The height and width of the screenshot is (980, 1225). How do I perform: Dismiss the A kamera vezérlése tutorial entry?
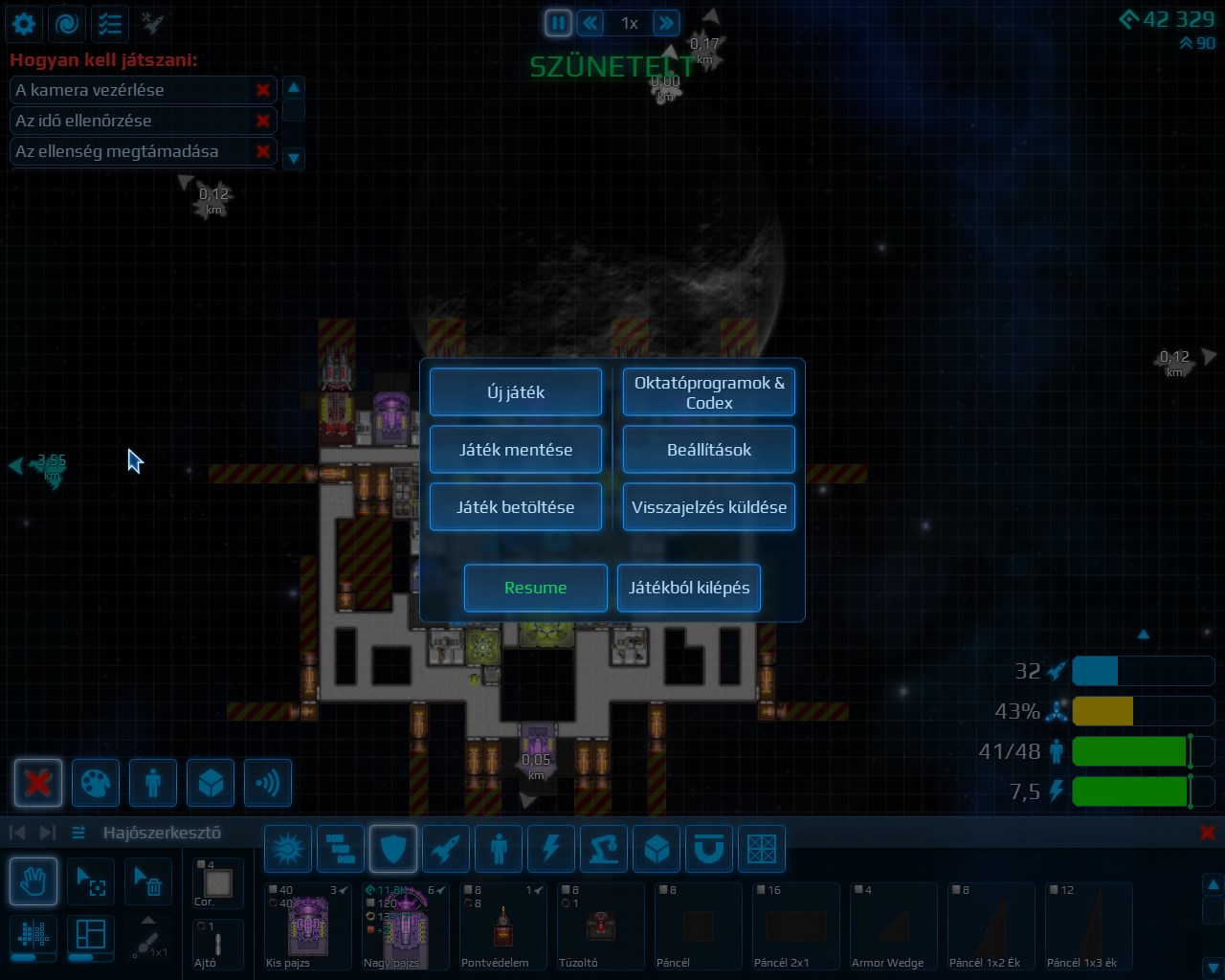(x=262, y=90)
